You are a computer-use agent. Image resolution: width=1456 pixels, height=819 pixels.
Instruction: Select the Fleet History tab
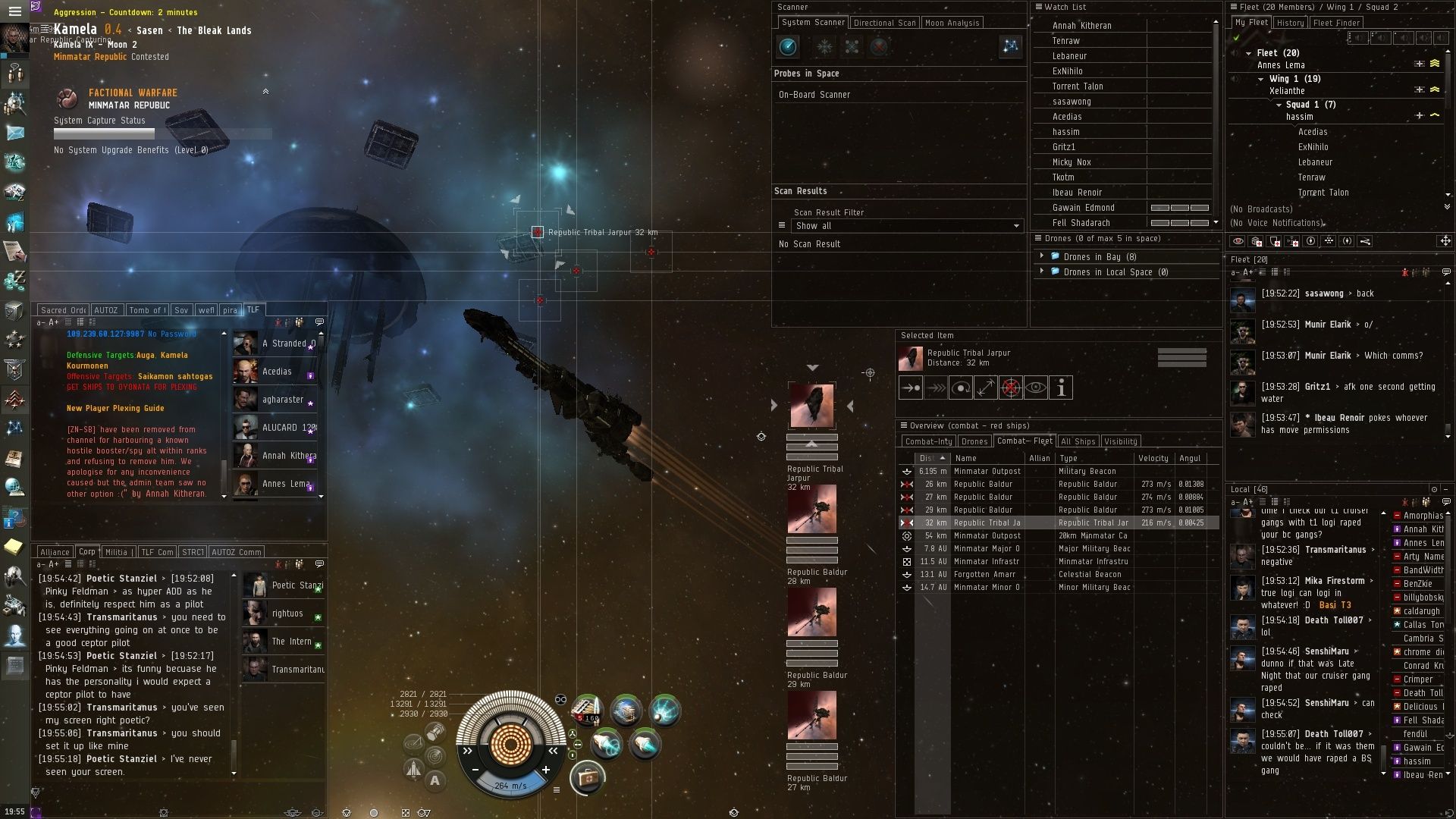(1290, 23)
